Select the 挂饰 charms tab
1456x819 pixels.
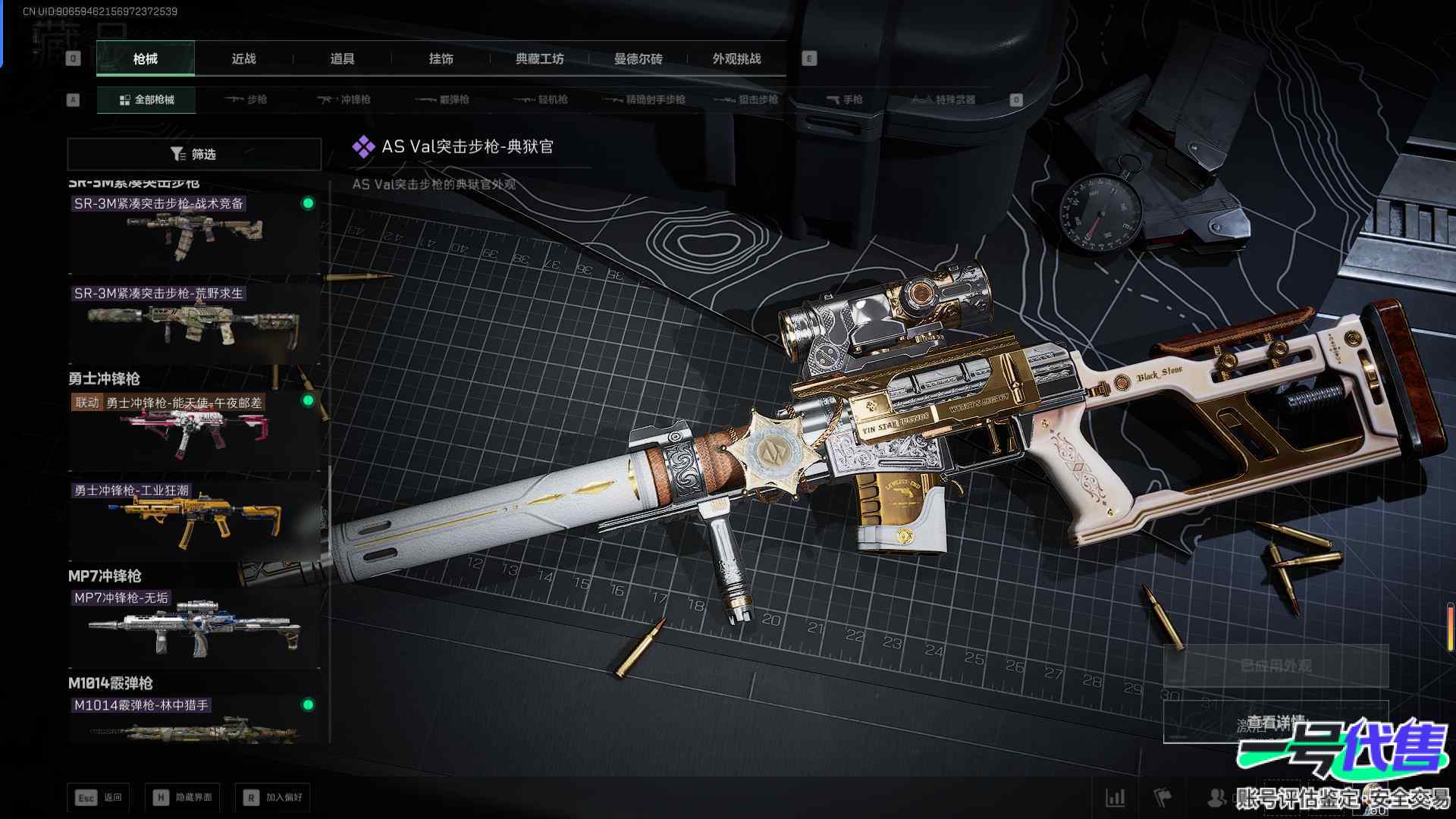[441, 58]
